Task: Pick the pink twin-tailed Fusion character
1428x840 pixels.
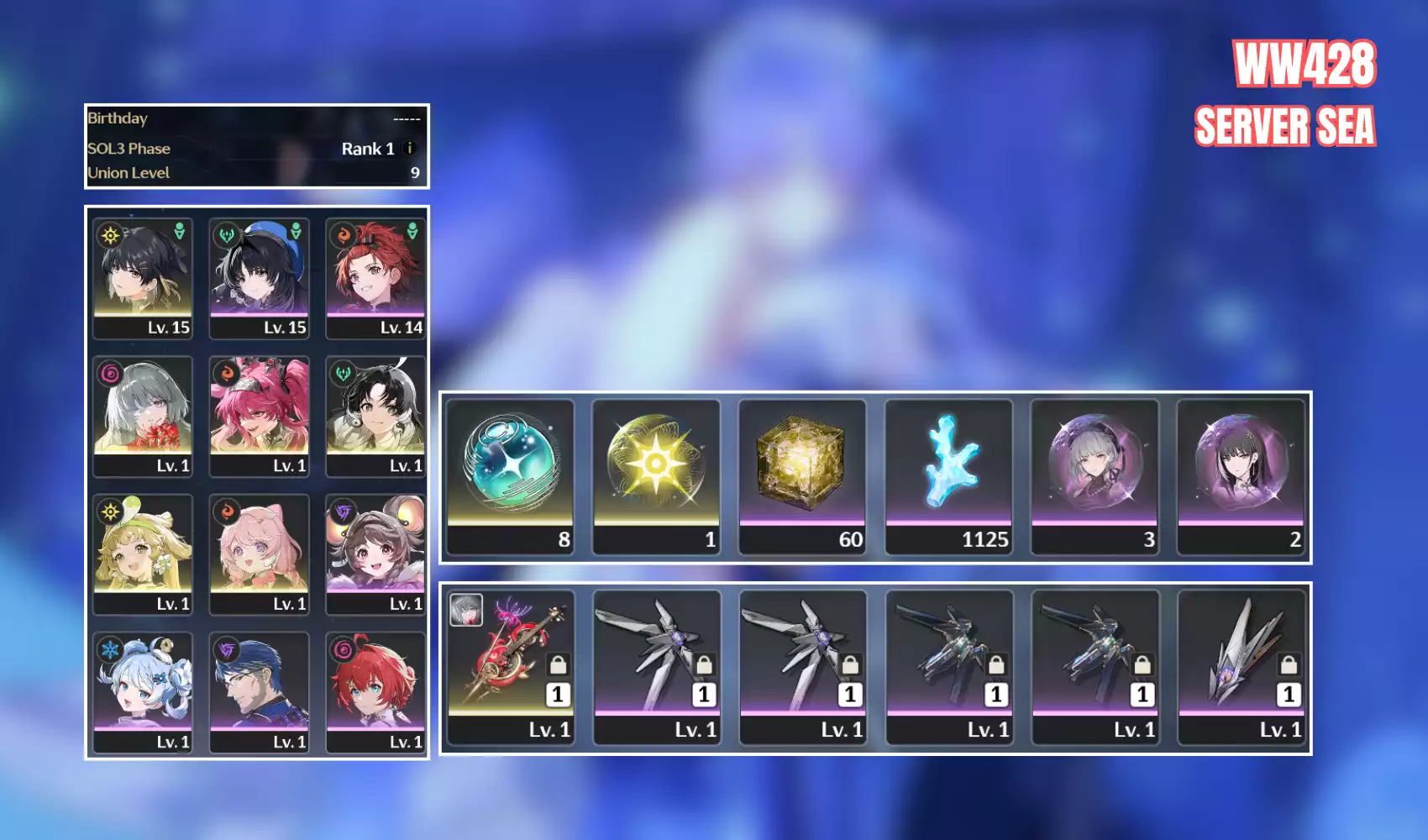Action: tap(259, 416)
